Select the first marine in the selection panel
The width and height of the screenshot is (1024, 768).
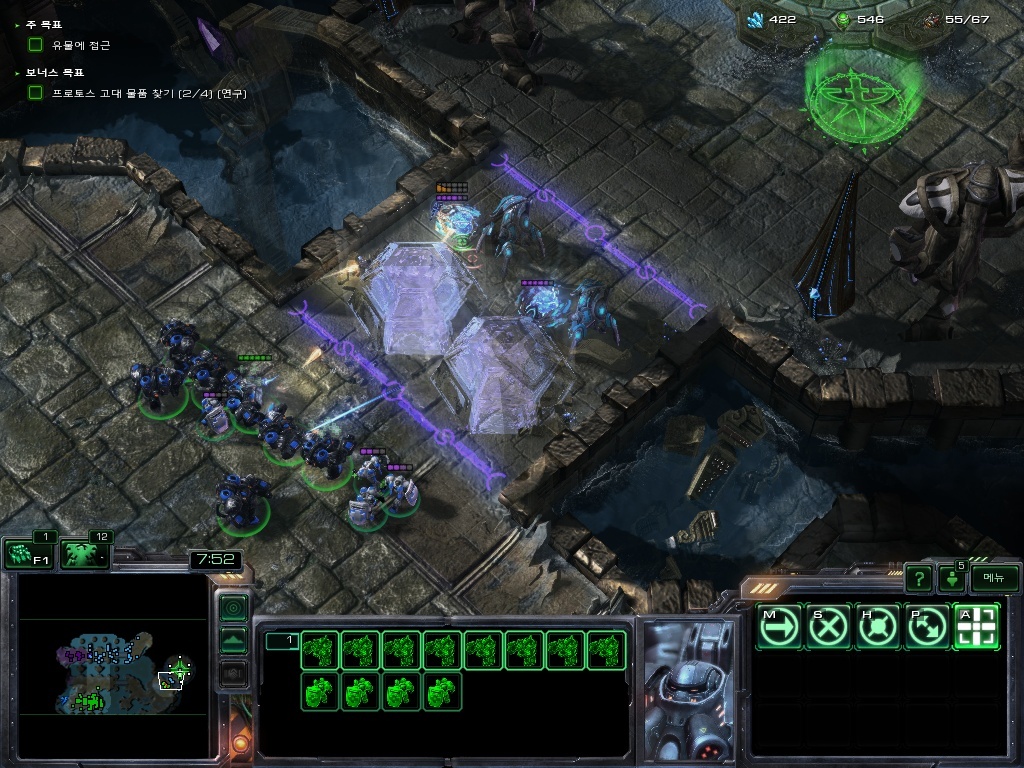pyautogui.click(x=319, y=651)
